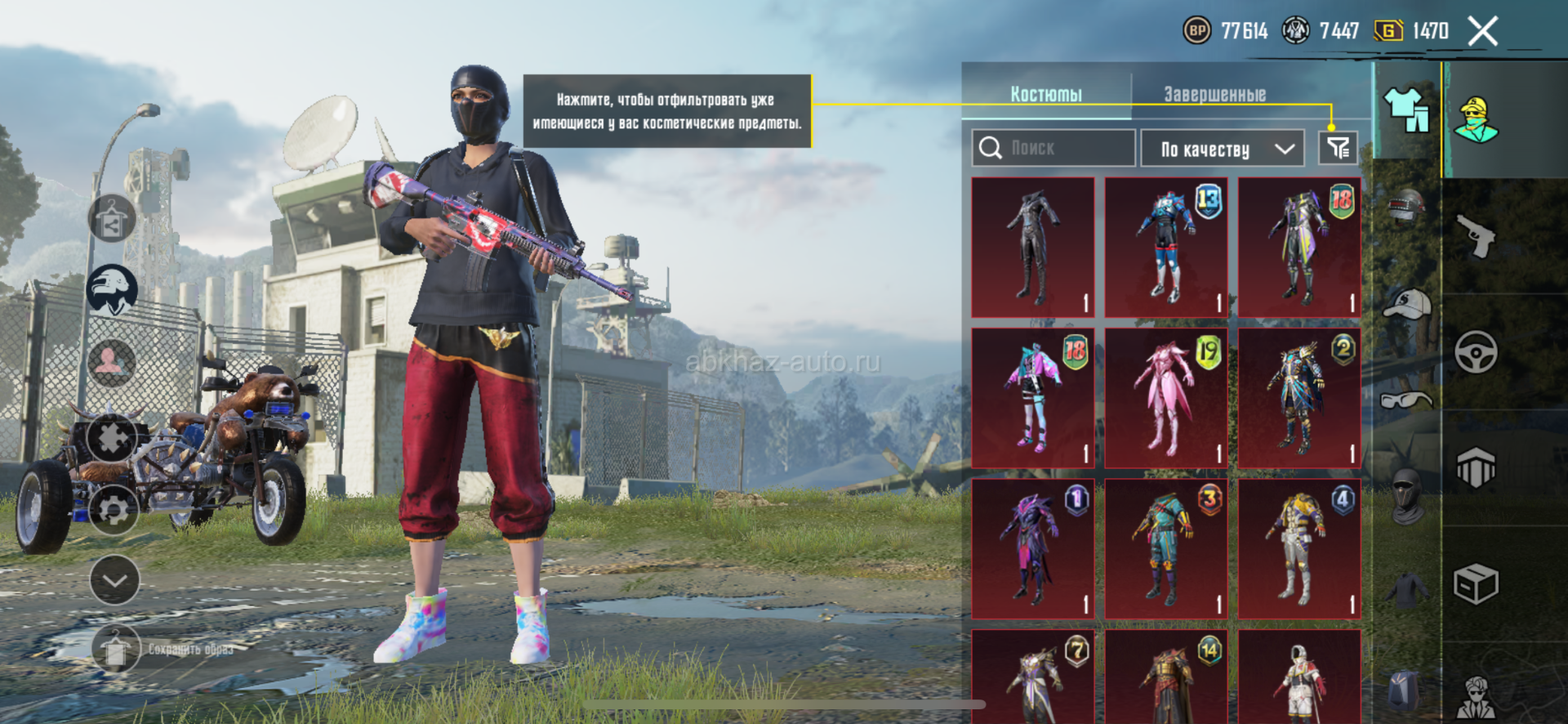Choose the blue robot costume with badge 13

click(1166, 247)
